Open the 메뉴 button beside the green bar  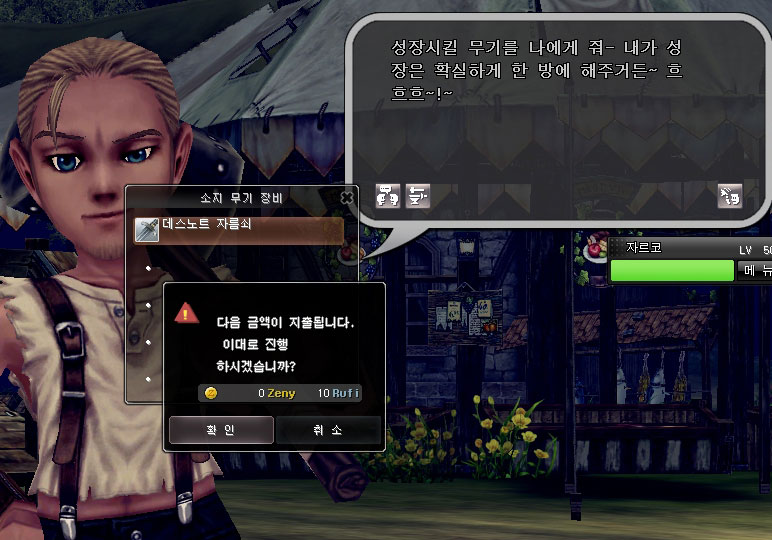[754, 270]
